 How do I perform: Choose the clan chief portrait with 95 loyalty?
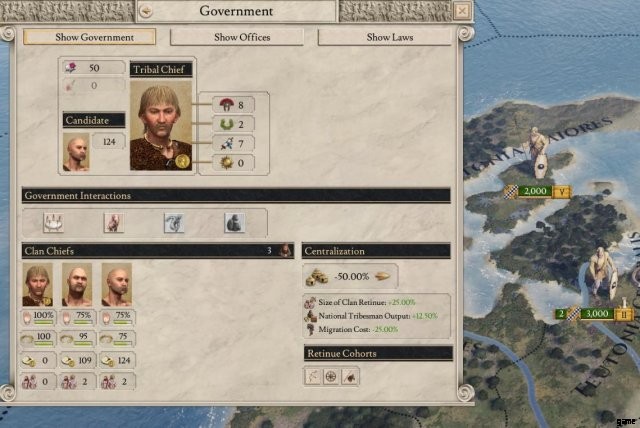(77, 285)
